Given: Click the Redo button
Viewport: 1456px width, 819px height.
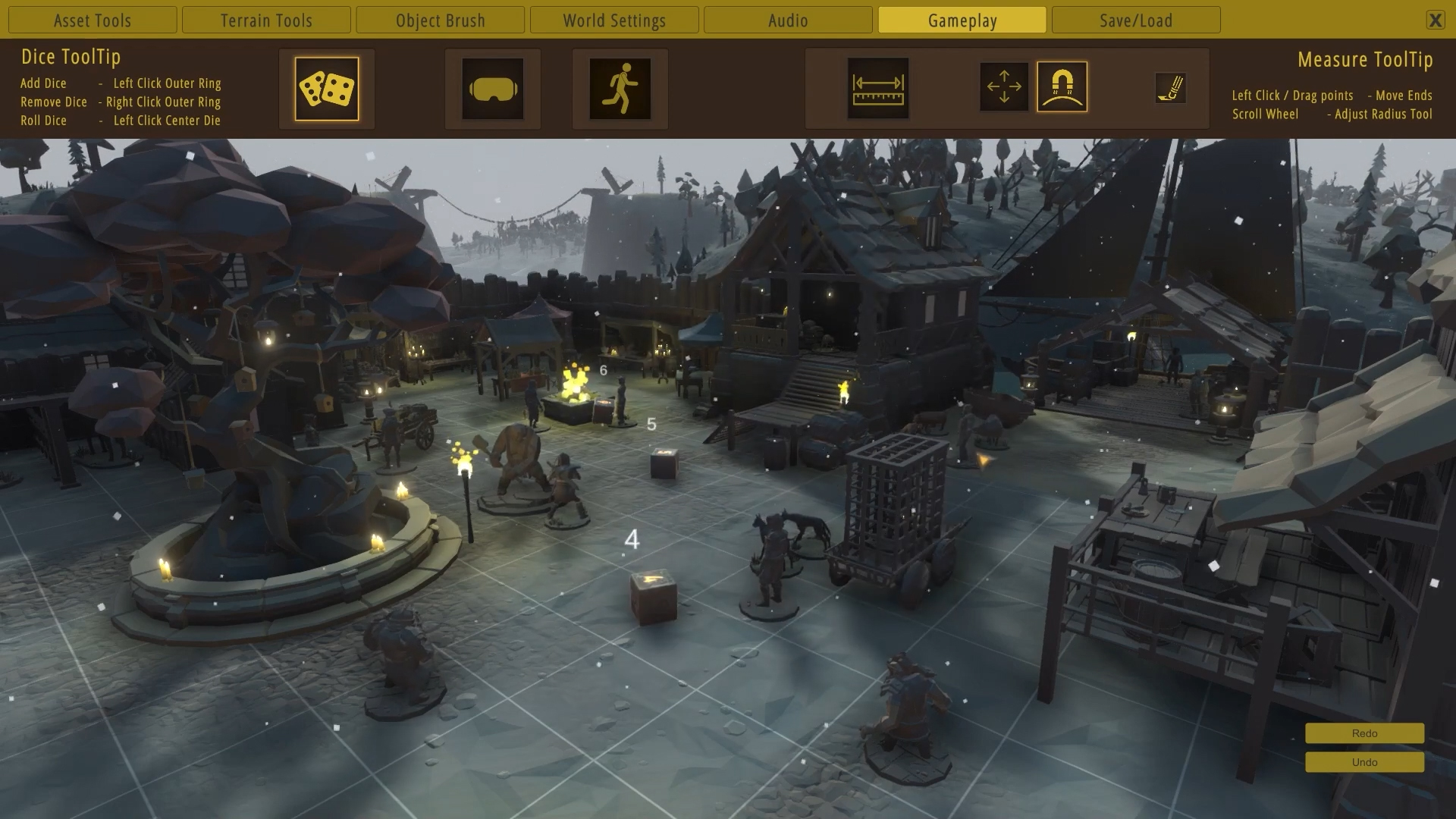Looking at the screenshot, I should [1364, 733].
